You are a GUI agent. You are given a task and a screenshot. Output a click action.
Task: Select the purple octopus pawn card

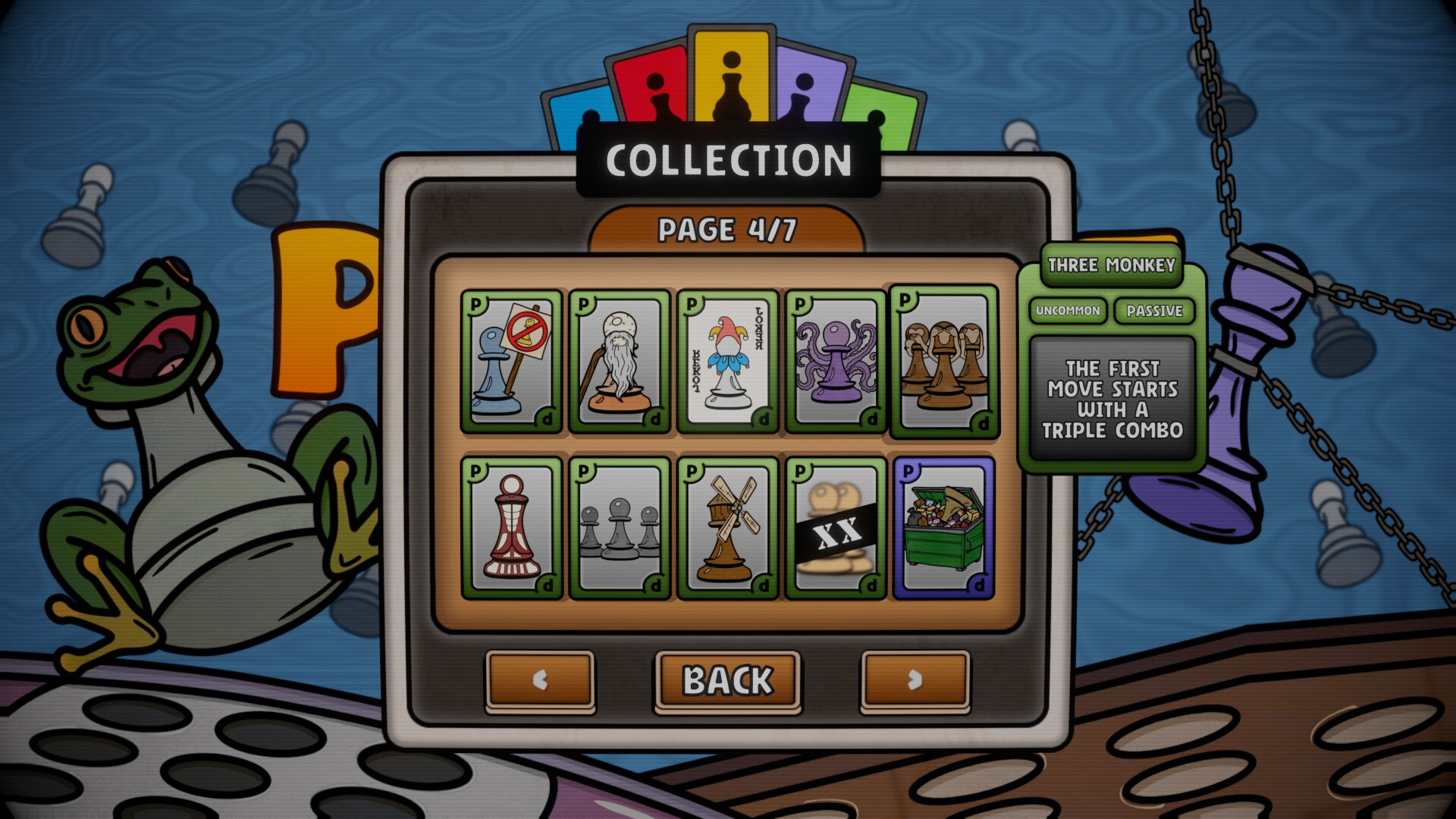[x=835, y=362]
